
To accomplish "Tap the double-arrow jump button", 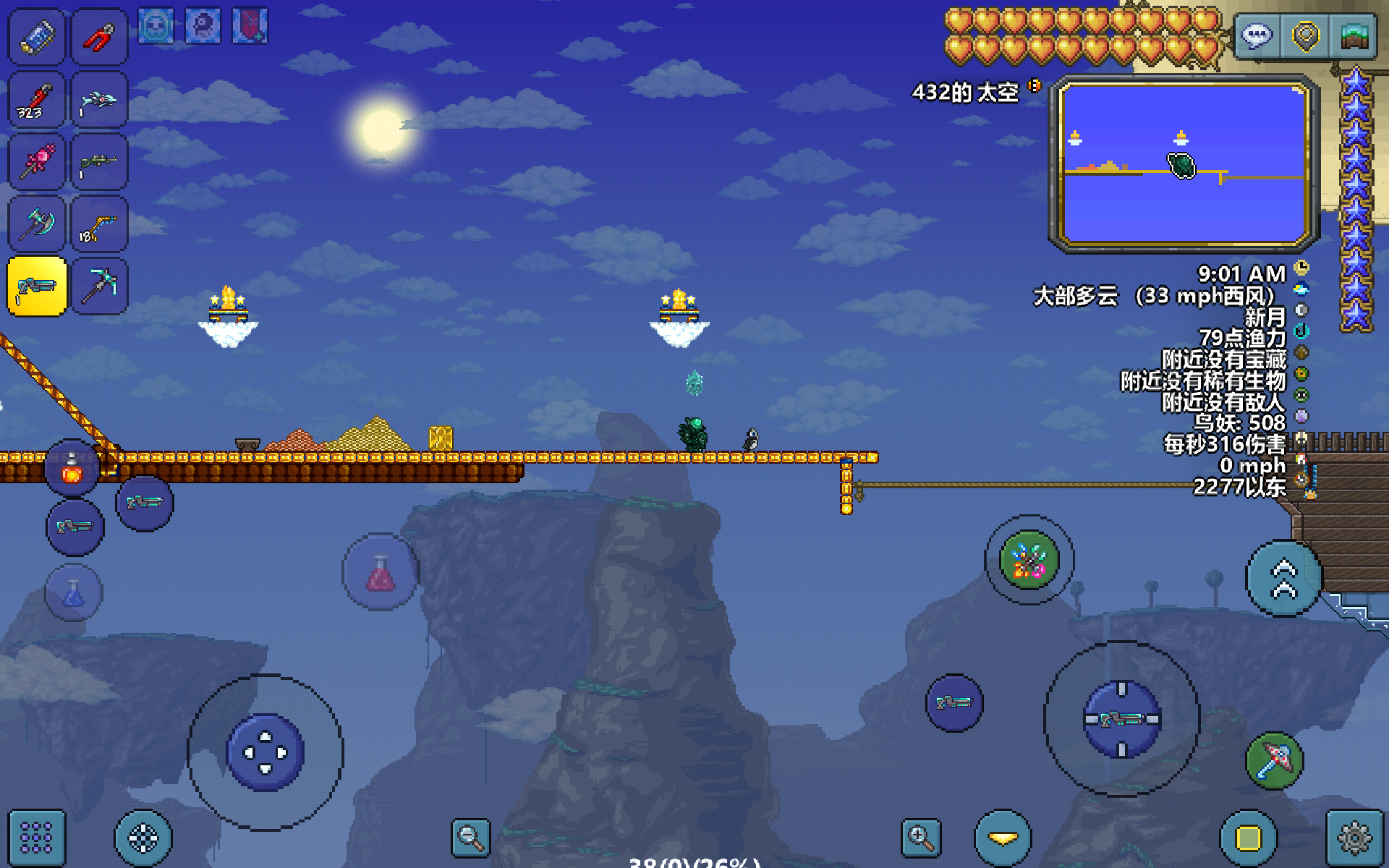I will [1284, 579].
